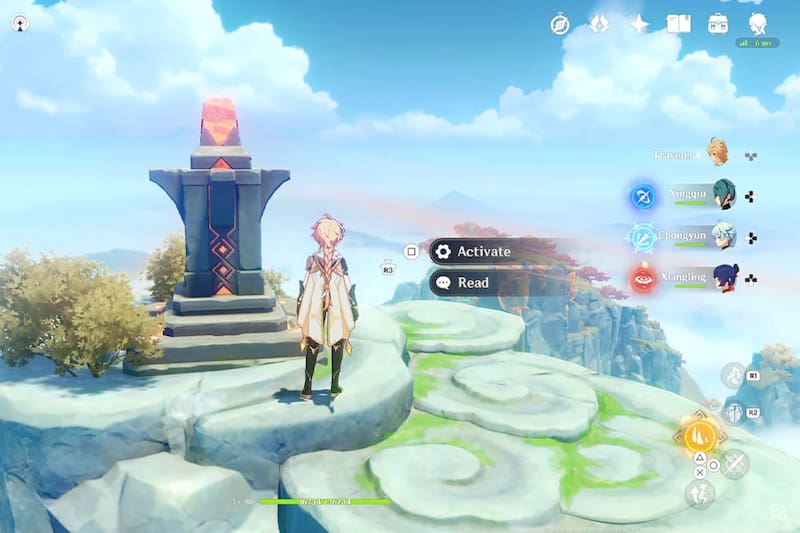The image size is (800, 533).
Task: Switch to party member Xingqiu
Action: coord(723,195)
